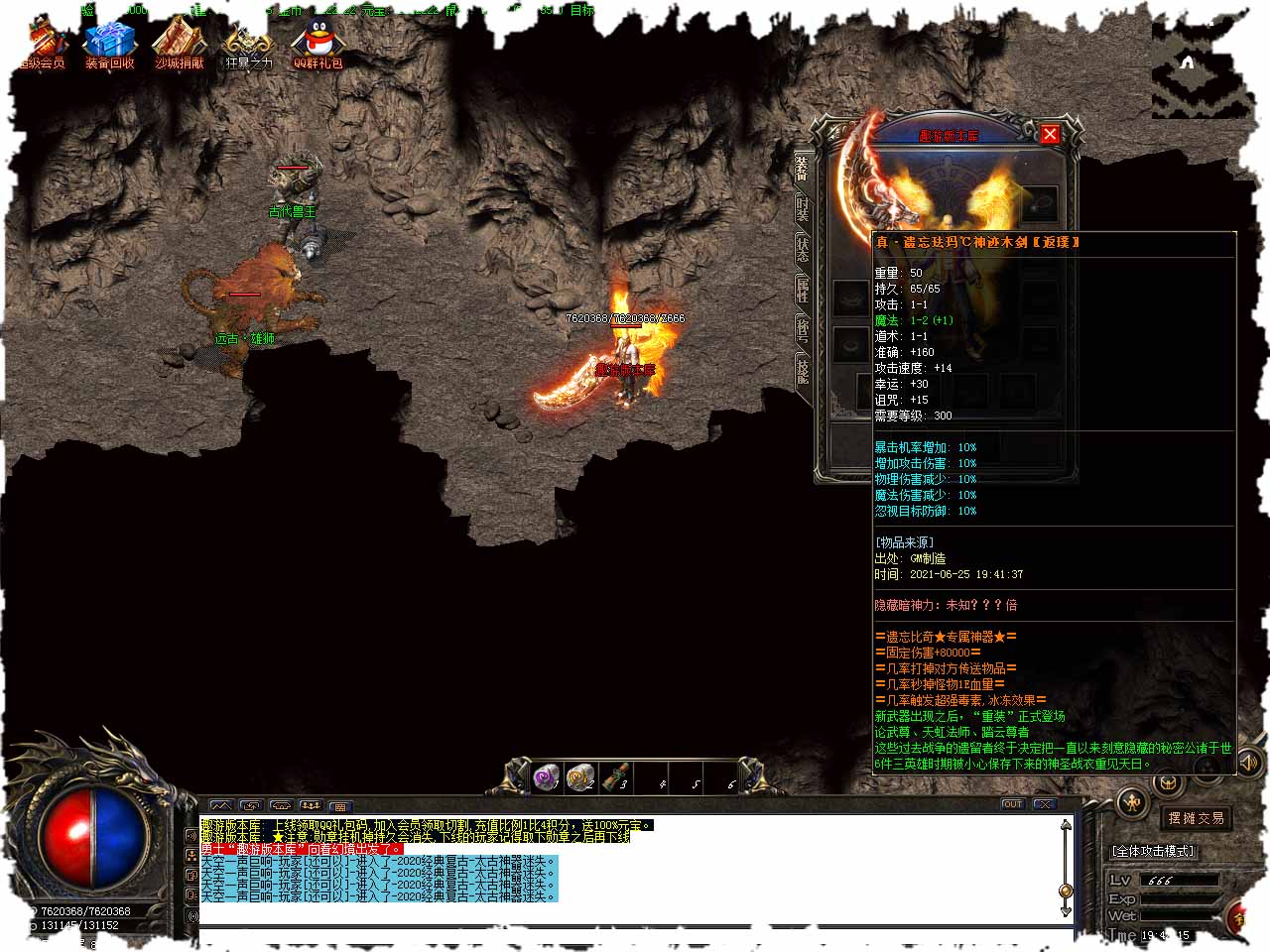This screenshot has width=1270, height=952.
Task: Claim the QQ群礼包 penguin gift
Action: pos(317,45)
